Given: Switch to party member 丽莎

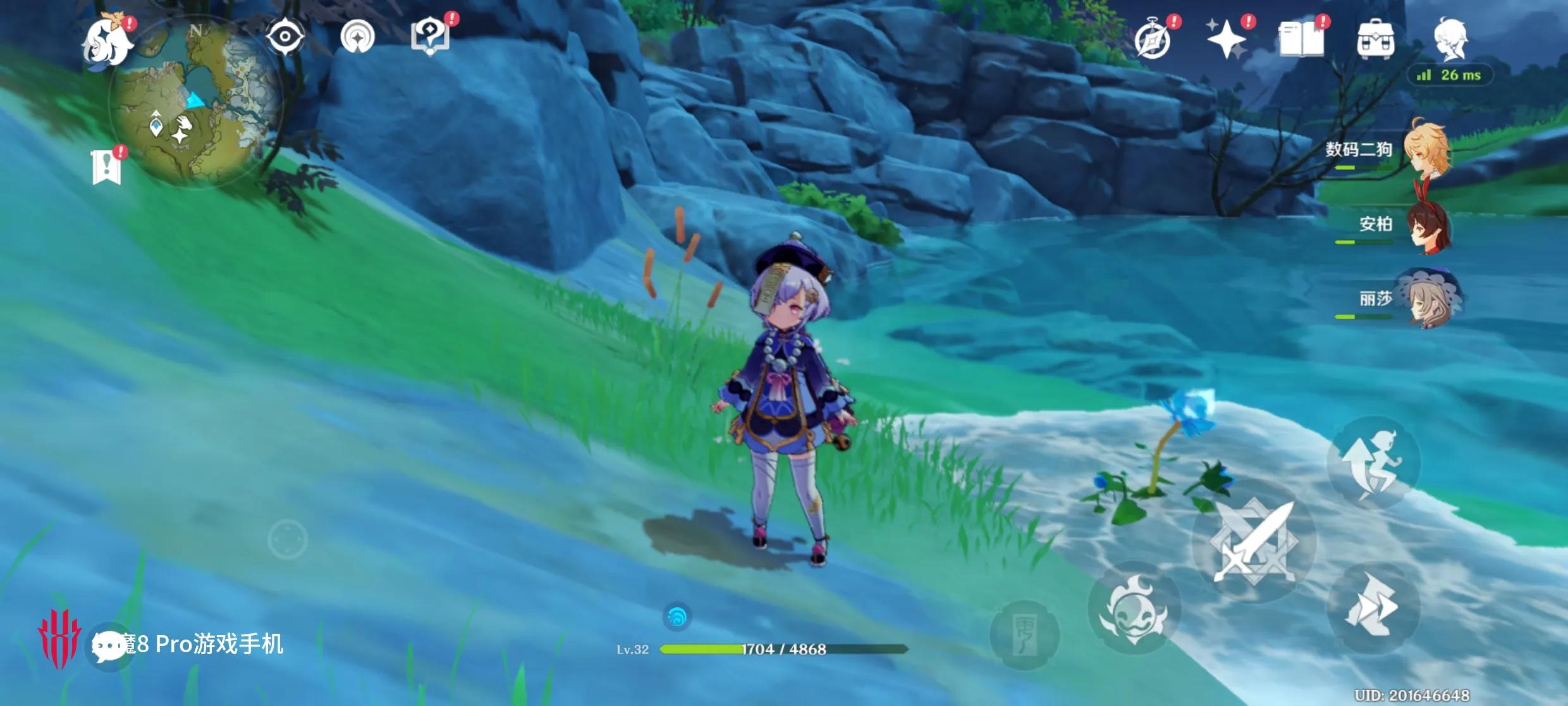Looking at the screenshot, I should pos(1429,299).
